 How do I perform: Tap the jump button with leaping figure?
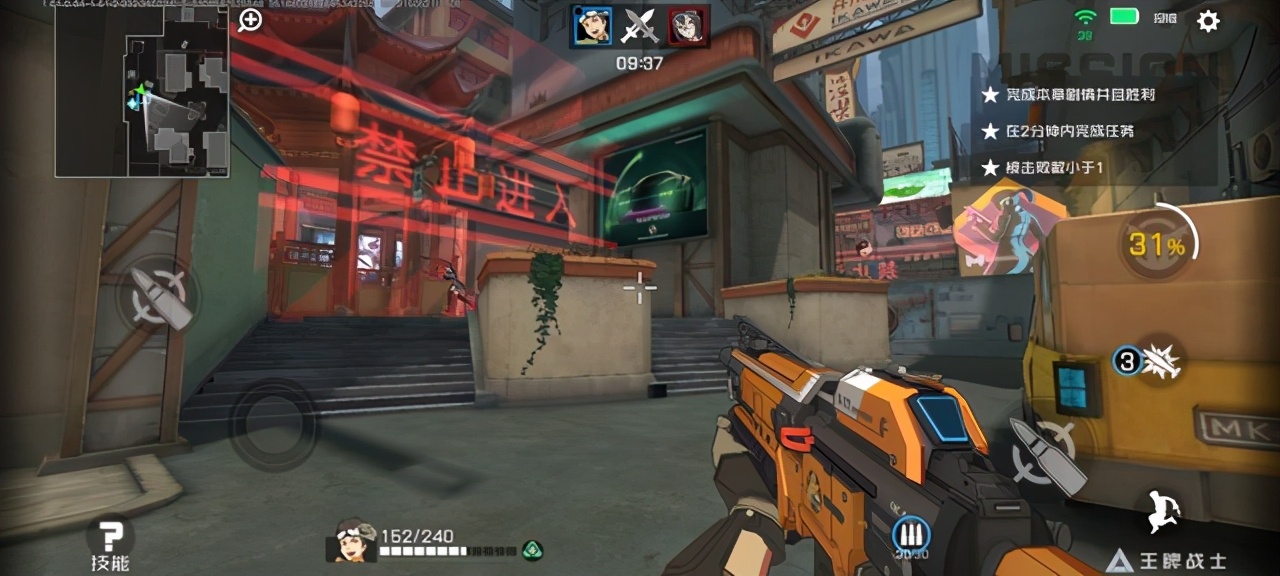tap(1164, 510)
